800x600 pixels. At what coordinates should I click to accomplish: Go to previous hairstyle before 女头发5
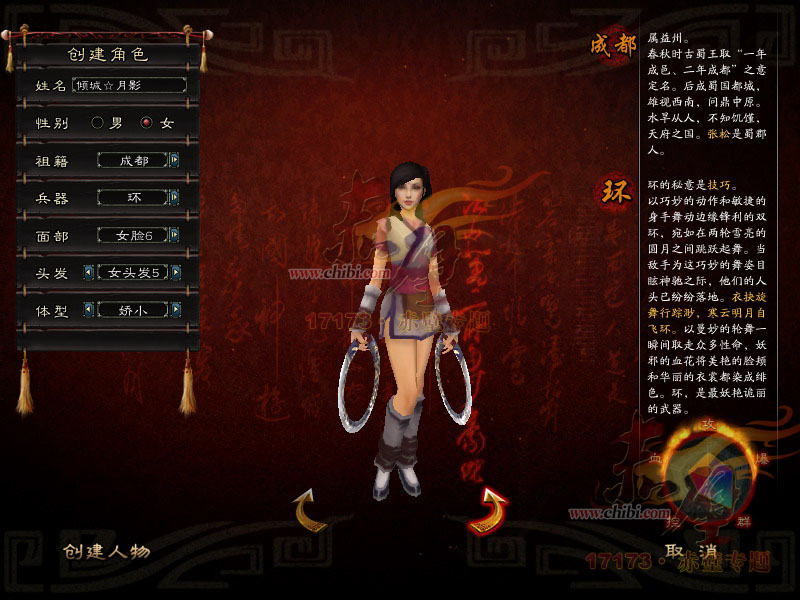pyautogui.click(x=89, y=273)
